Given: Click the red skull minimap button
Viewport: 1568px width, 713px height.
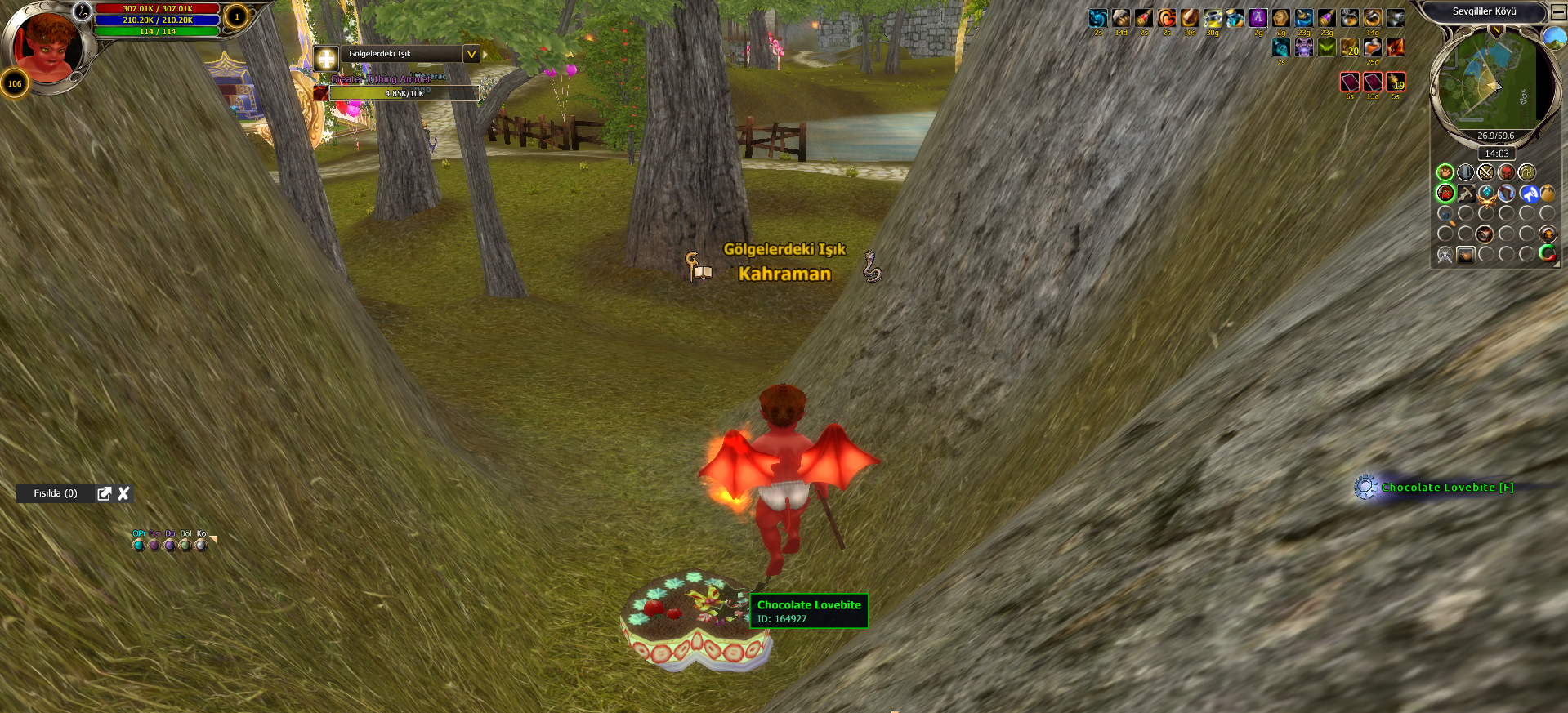Looking at the screenshot, I should [1506, 172].
